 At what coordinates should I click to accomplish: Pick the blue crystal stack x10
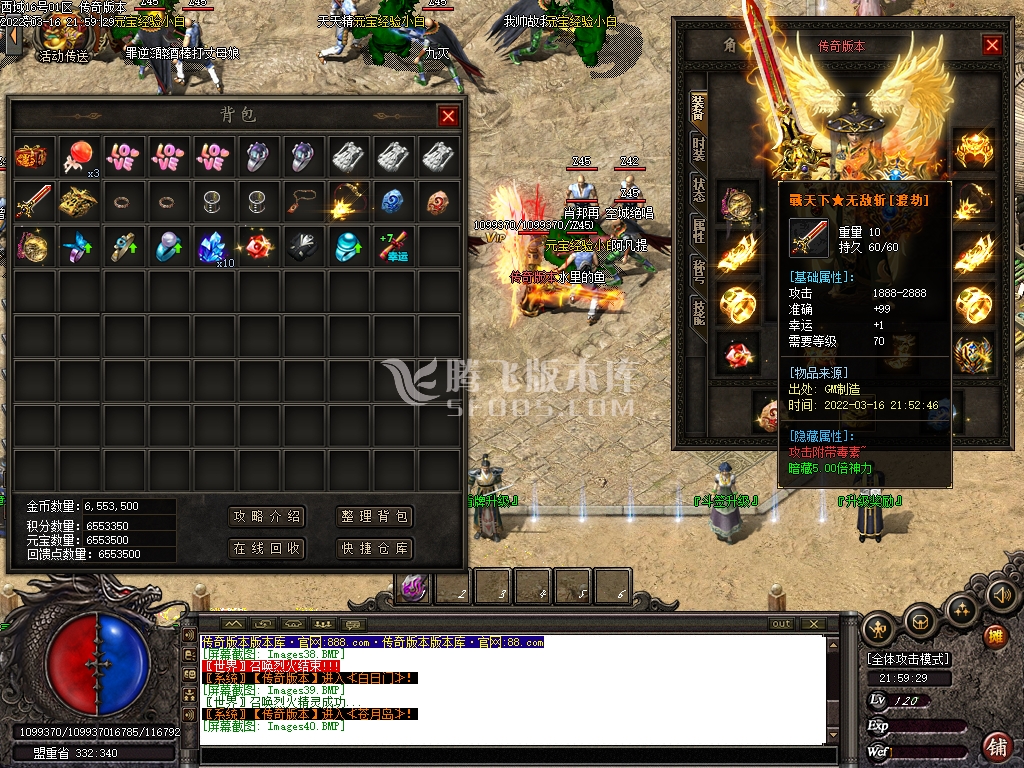tap(212, 246)
